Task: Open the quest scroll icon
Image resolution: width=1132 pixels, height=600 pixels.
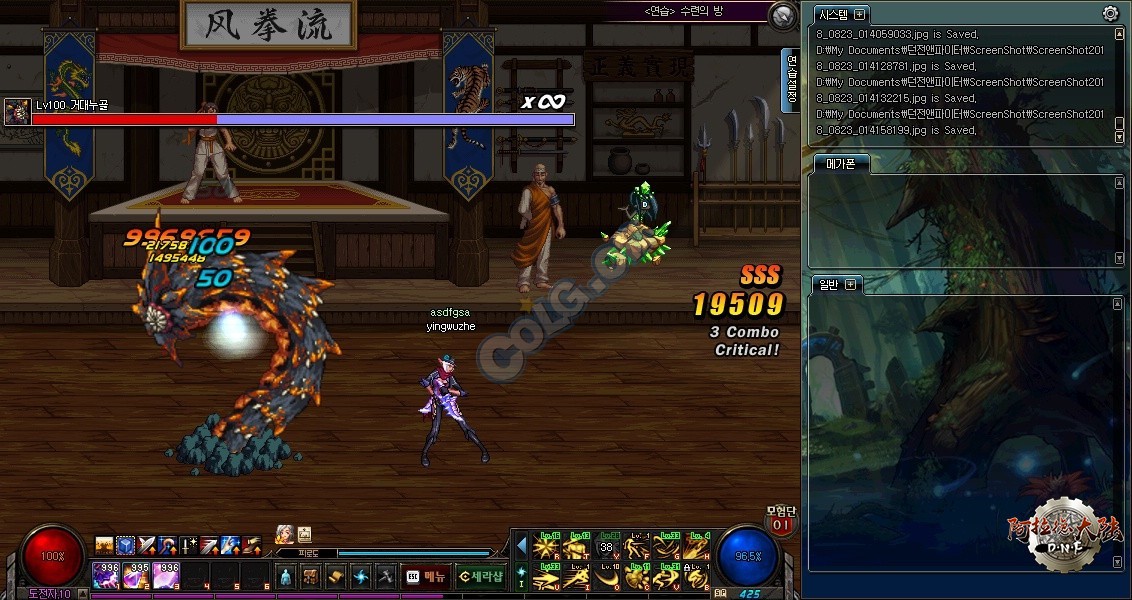Action: pos(335,576)
